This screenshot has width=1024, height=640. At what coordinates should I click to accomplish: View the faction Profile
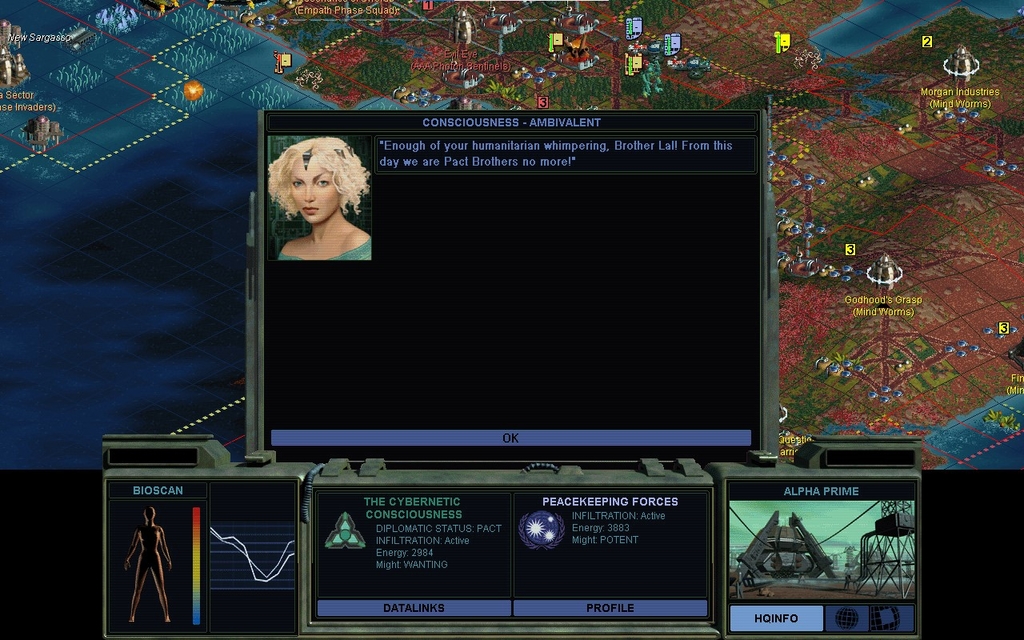click(610, 608)
